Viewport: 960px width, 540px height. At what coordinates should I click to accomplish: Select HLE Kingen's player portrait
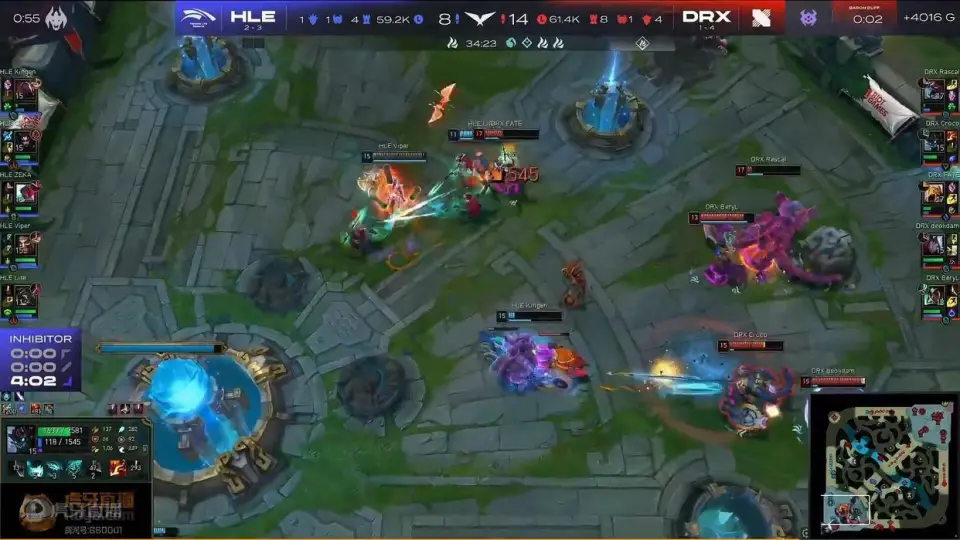pyautogui.click(x=25, y=93)
